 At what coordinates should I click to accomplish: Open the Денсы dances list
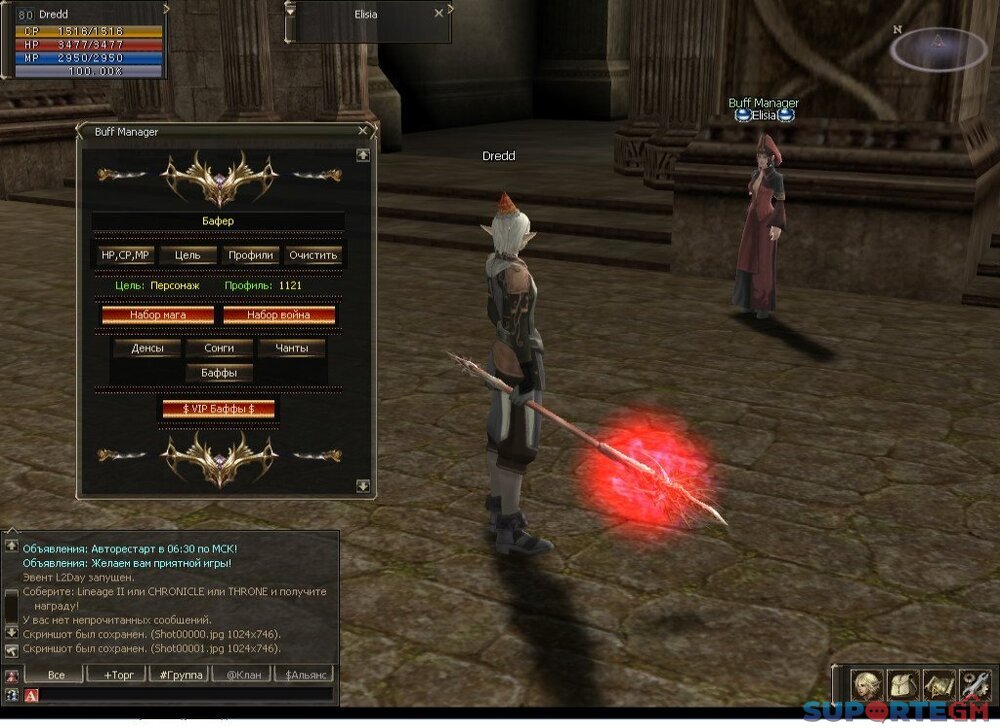point(147,348)
